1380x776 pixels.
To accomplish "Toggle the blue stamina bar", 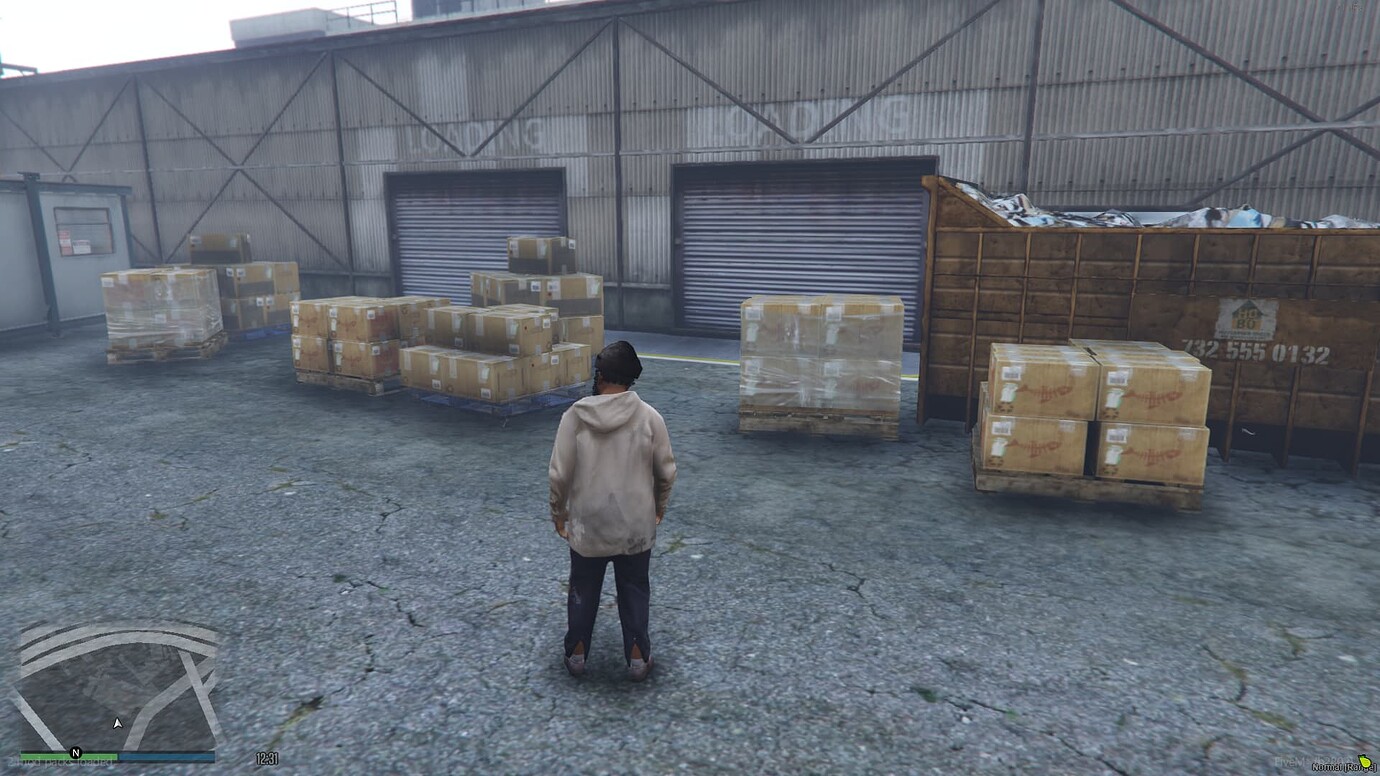I will (165, 756).
